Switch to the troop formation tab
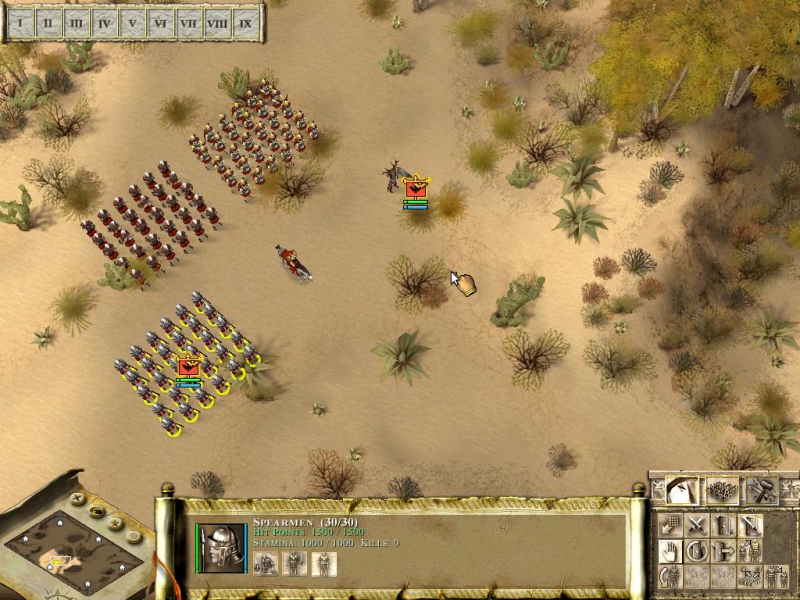Viewport: 800px width, 600px height. point(721,490)
